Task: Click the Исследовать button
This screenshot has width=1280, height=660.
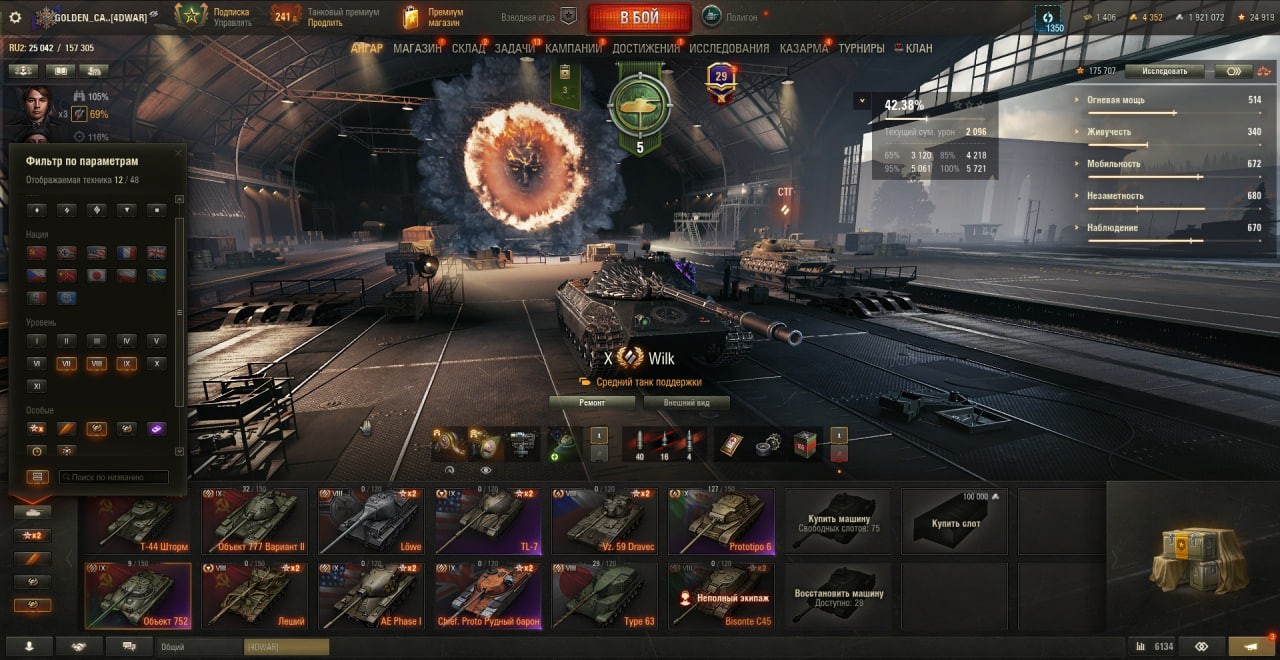Action: point(1163,71)
